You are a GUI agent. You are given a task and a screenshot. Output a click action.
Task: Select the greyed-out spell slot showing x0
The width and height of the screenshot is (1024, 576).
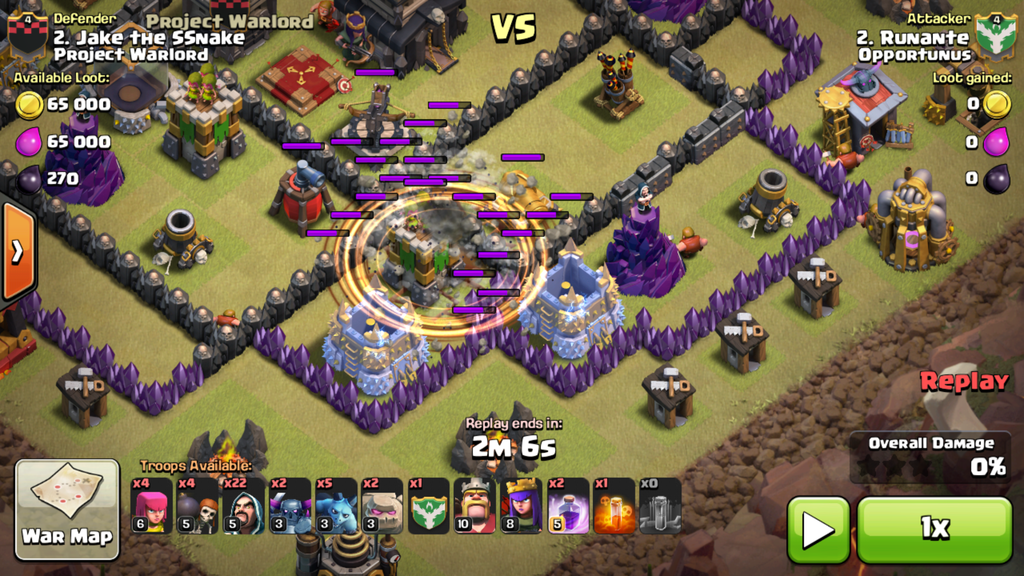point(660,506)
